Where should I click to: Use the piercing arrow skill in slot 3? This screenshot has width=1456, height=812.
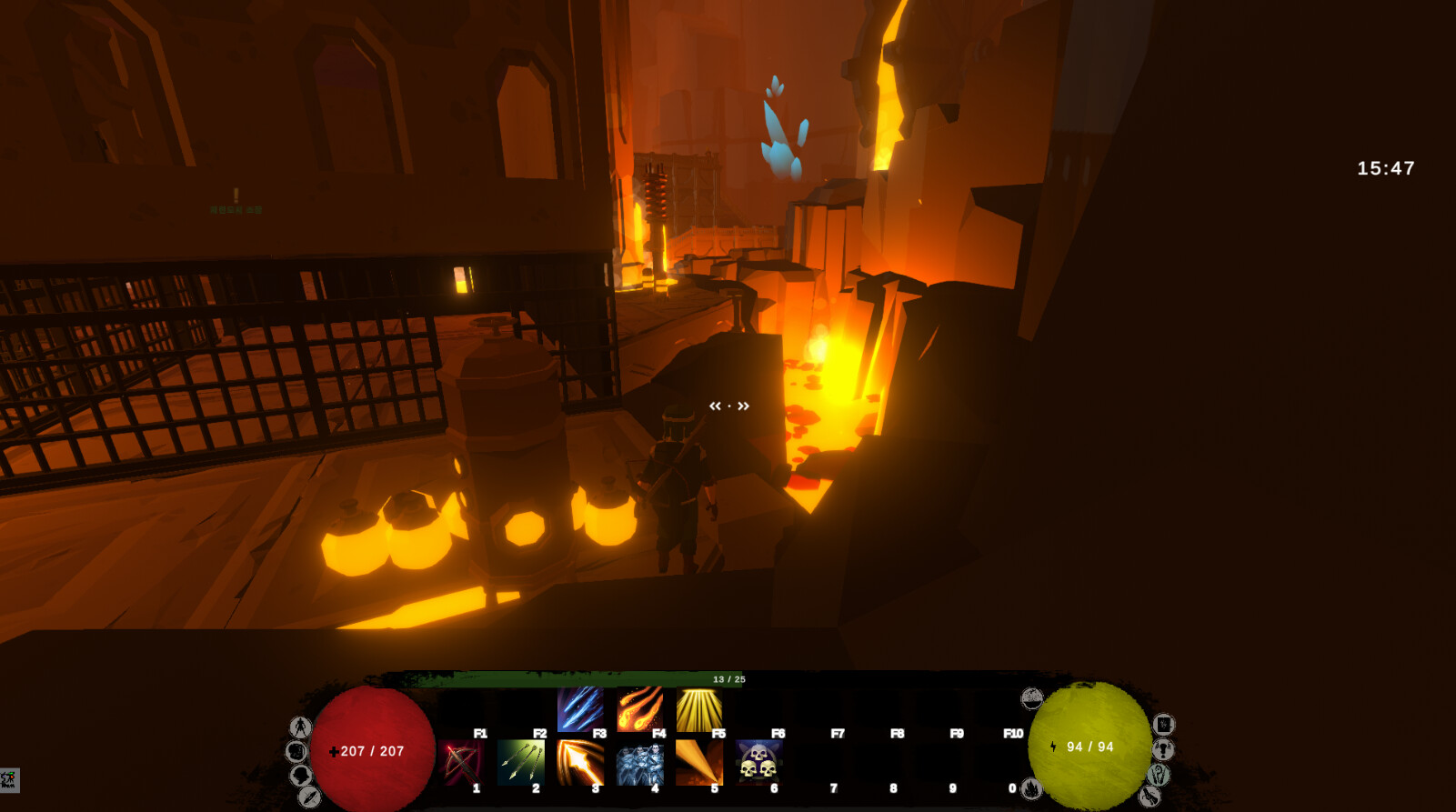pyautogui.click(x=579, y=764)
